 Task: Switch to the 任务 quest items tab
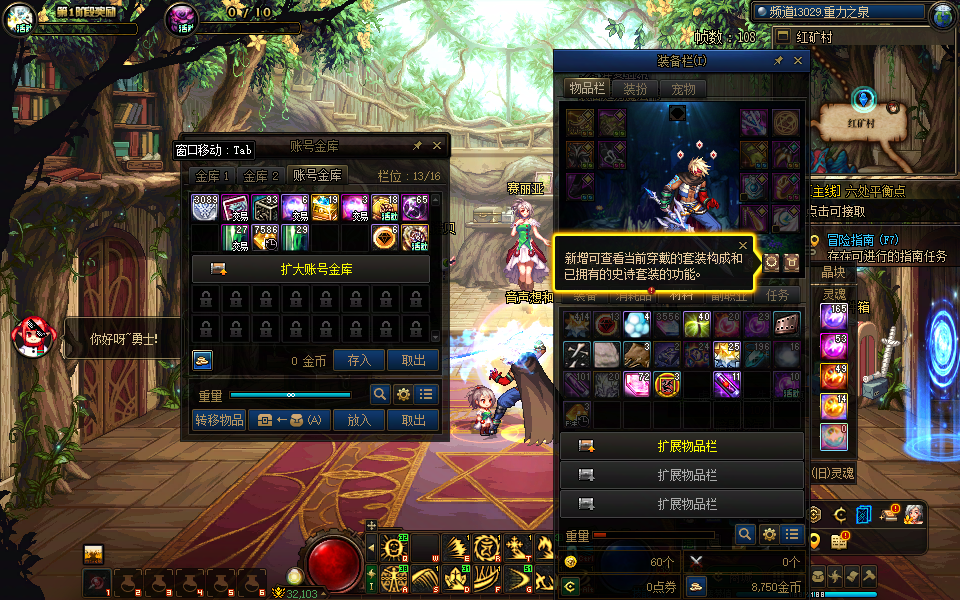[778, 295]
